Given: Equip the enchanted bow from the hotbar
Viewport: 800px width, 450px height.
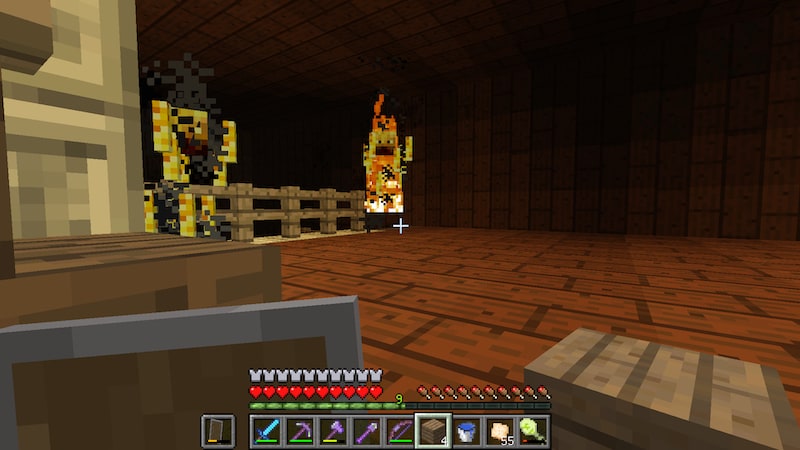Looking at the screenshot, I should [x=399, y=431].
